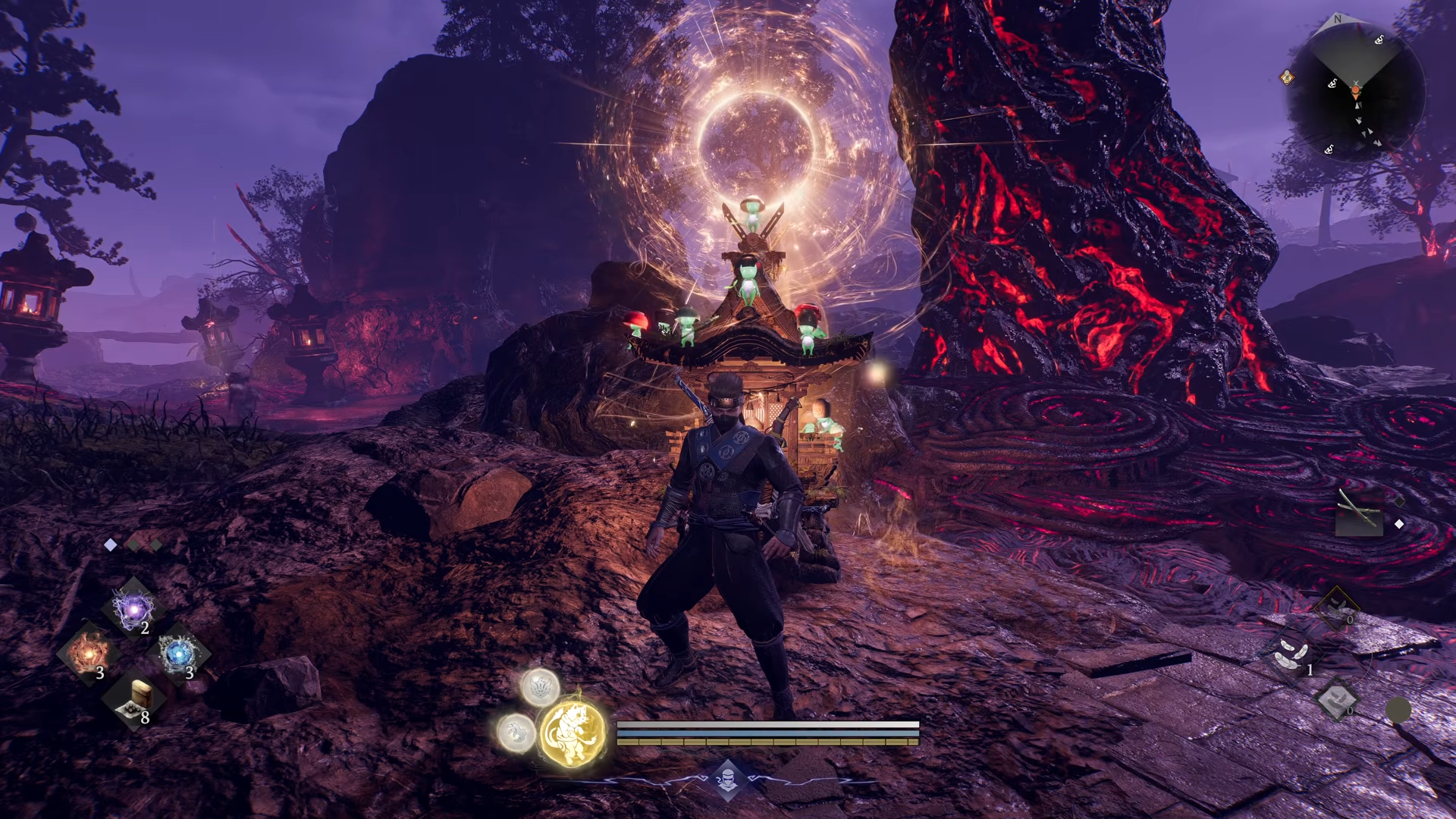
Task: Click the gold-outlined feather slot
Action: tap(1336, 607)
